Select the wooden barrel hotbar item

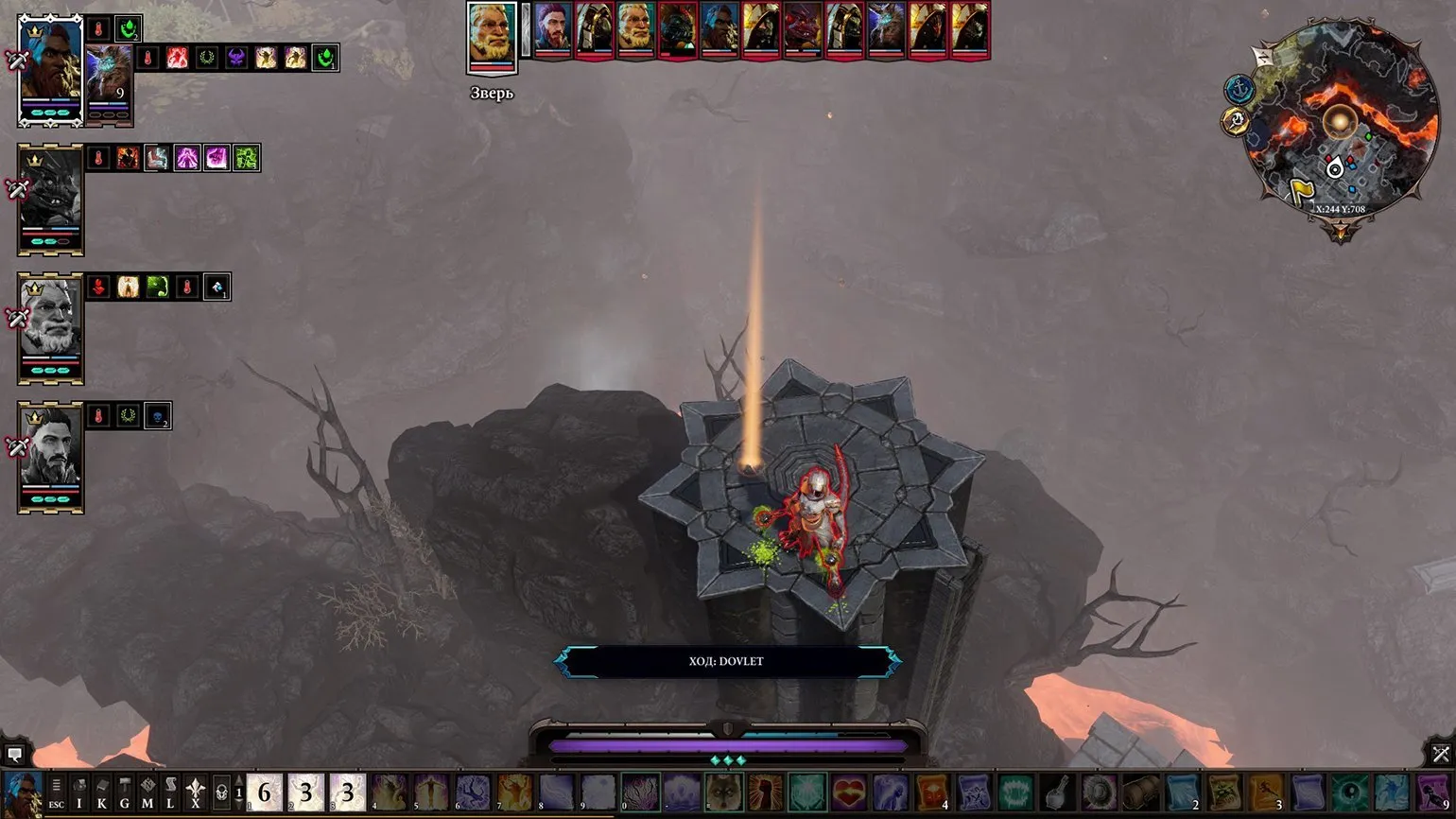point(1140,793)
